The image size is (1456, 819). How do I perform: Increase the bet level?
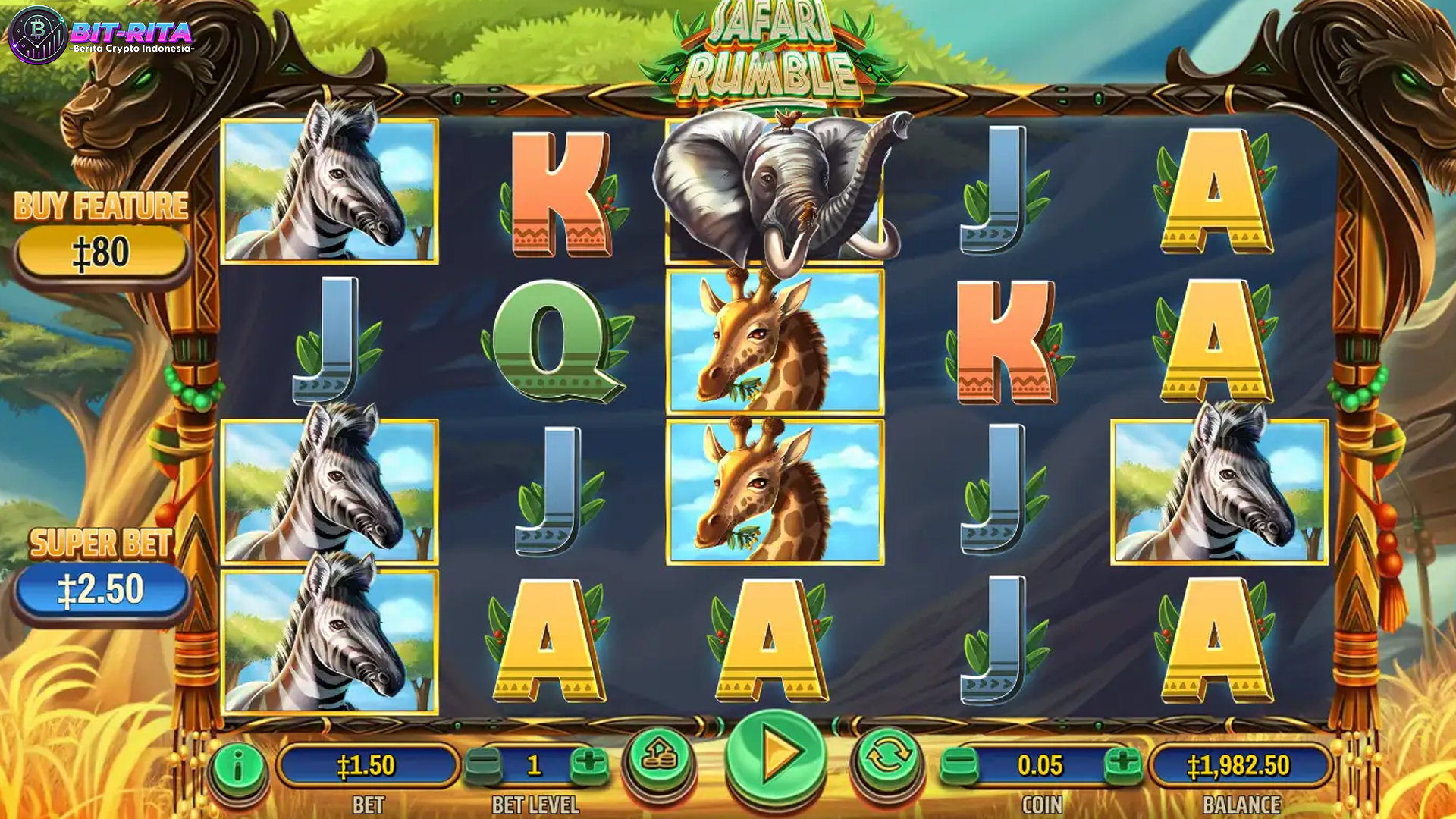[x=588, y=764]
